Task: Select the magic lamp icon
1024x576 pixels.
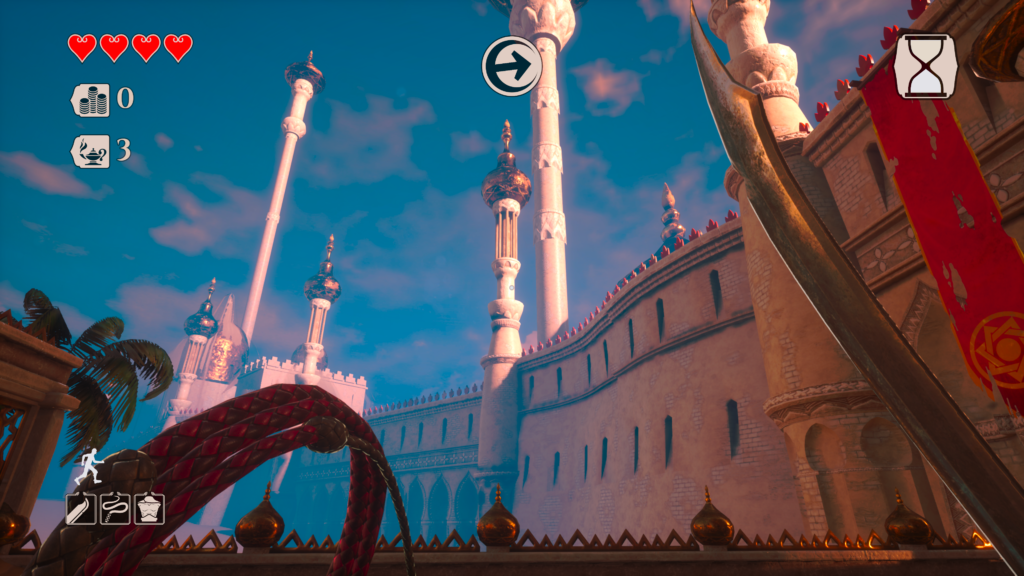Action: tap(91, 151)
